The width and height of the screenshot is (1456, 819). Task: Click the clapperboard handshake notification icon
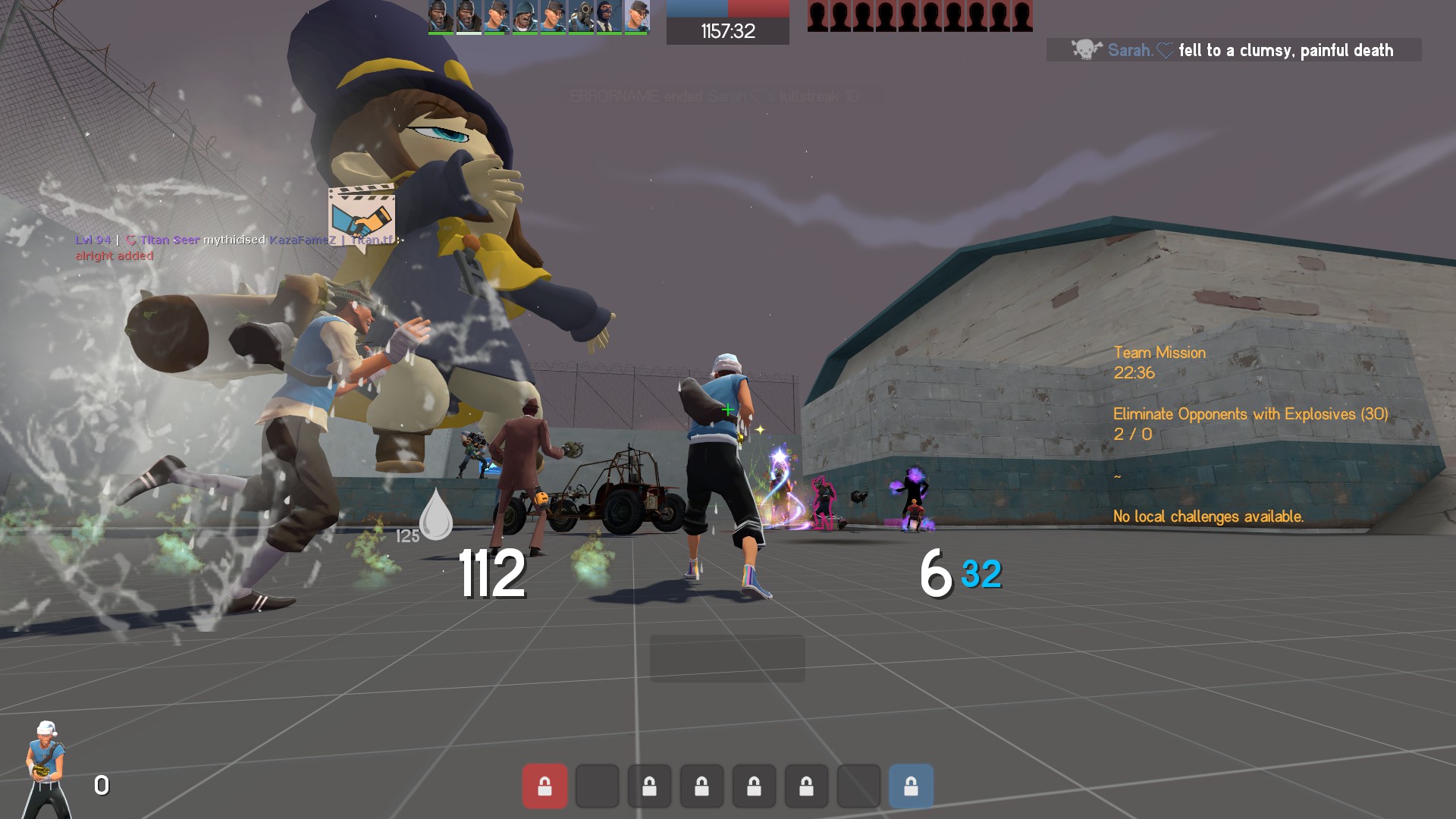(362, 215)
